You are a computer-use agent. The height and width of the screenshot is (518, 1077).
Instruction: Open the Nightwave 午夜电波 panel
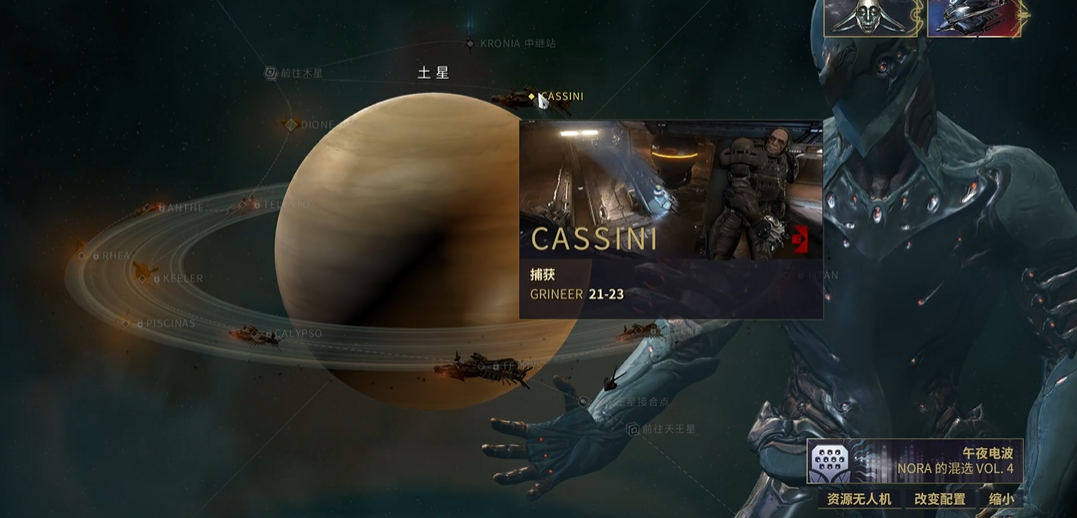tap(915, 461)
